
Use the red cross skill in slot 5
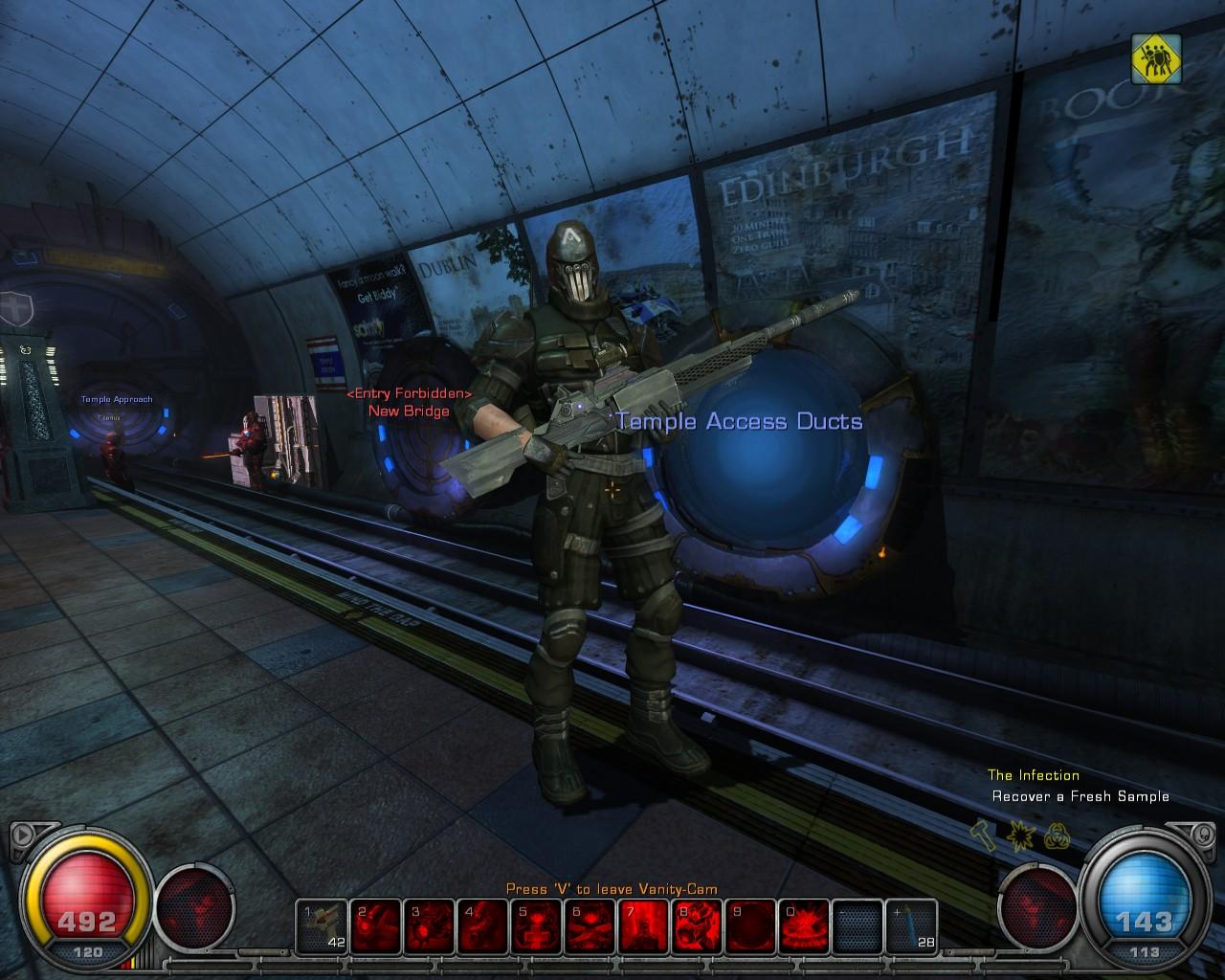pyautogui.click(x=536, y=926)
